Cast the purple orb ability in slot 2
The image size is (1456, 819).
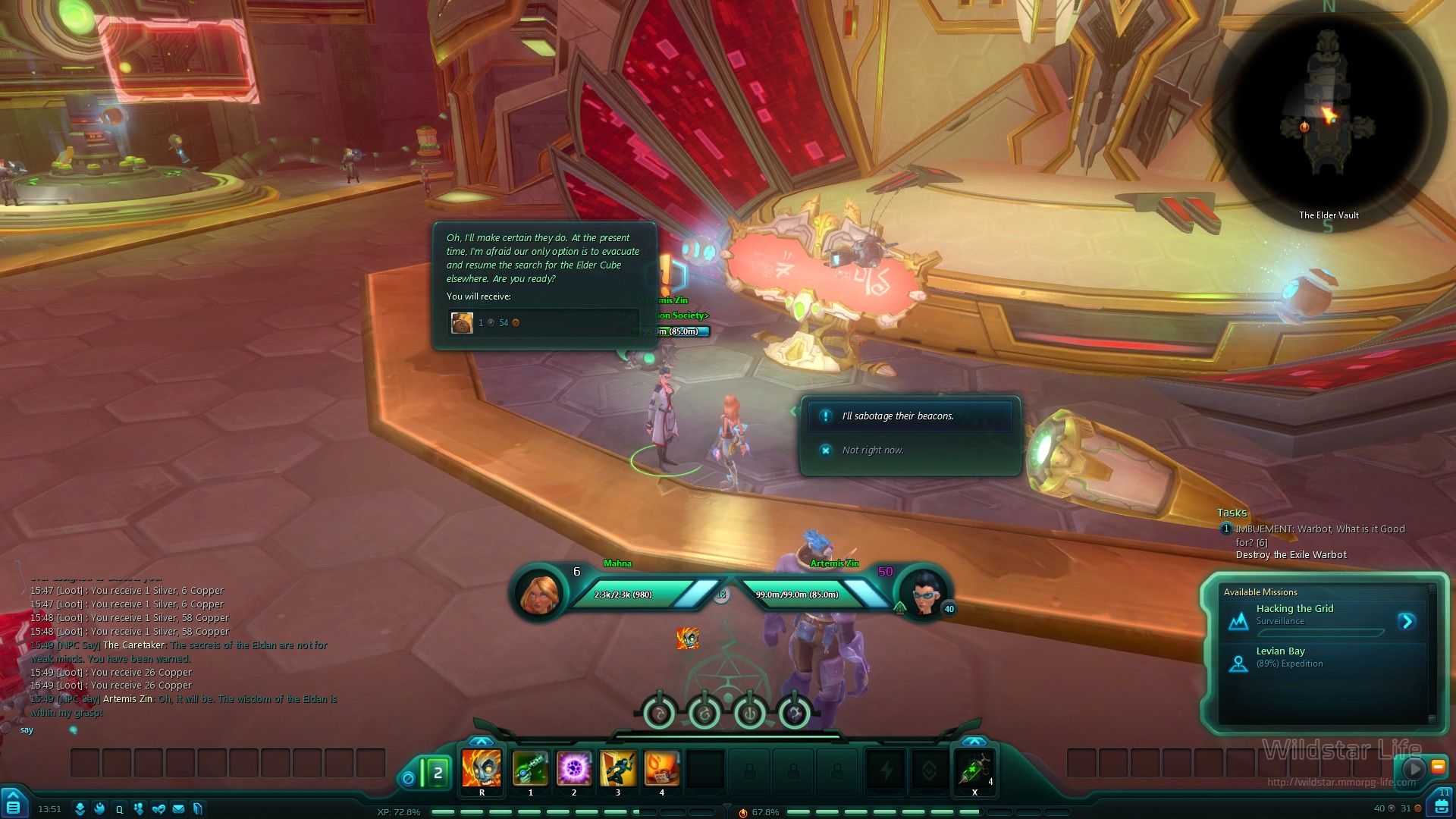[574, 768]
